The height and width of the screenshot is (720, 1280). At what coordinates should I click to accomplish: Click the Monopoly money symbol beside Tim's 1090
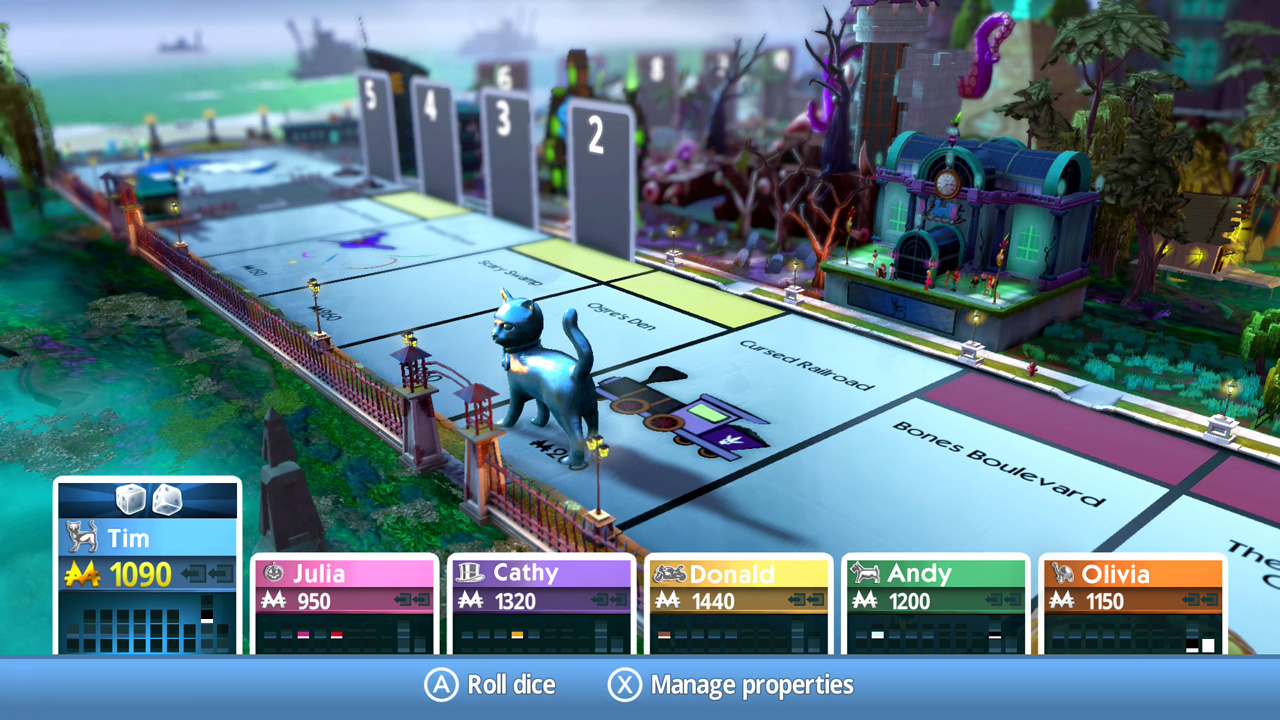[x=85, y=574]
